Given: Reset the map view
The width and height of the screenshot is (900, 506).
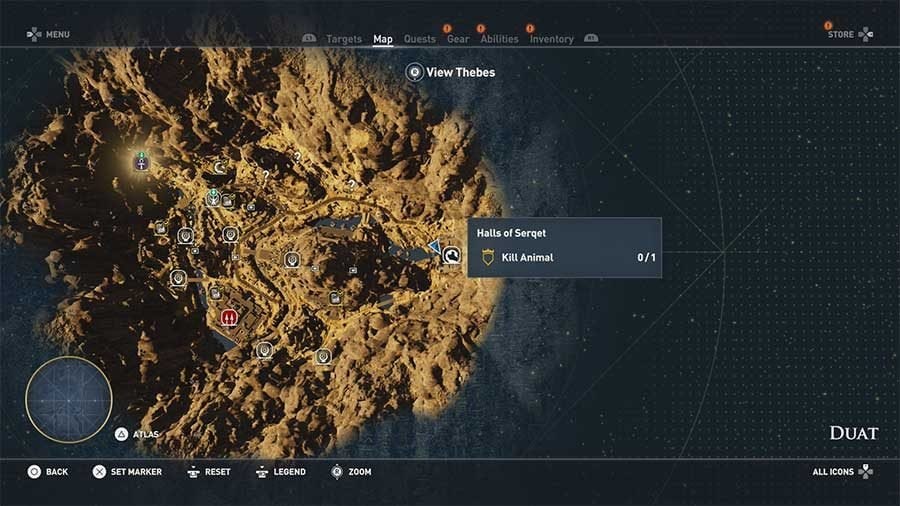Looking at the screenshot, I should pyautogui.click(x=208, y=471).
